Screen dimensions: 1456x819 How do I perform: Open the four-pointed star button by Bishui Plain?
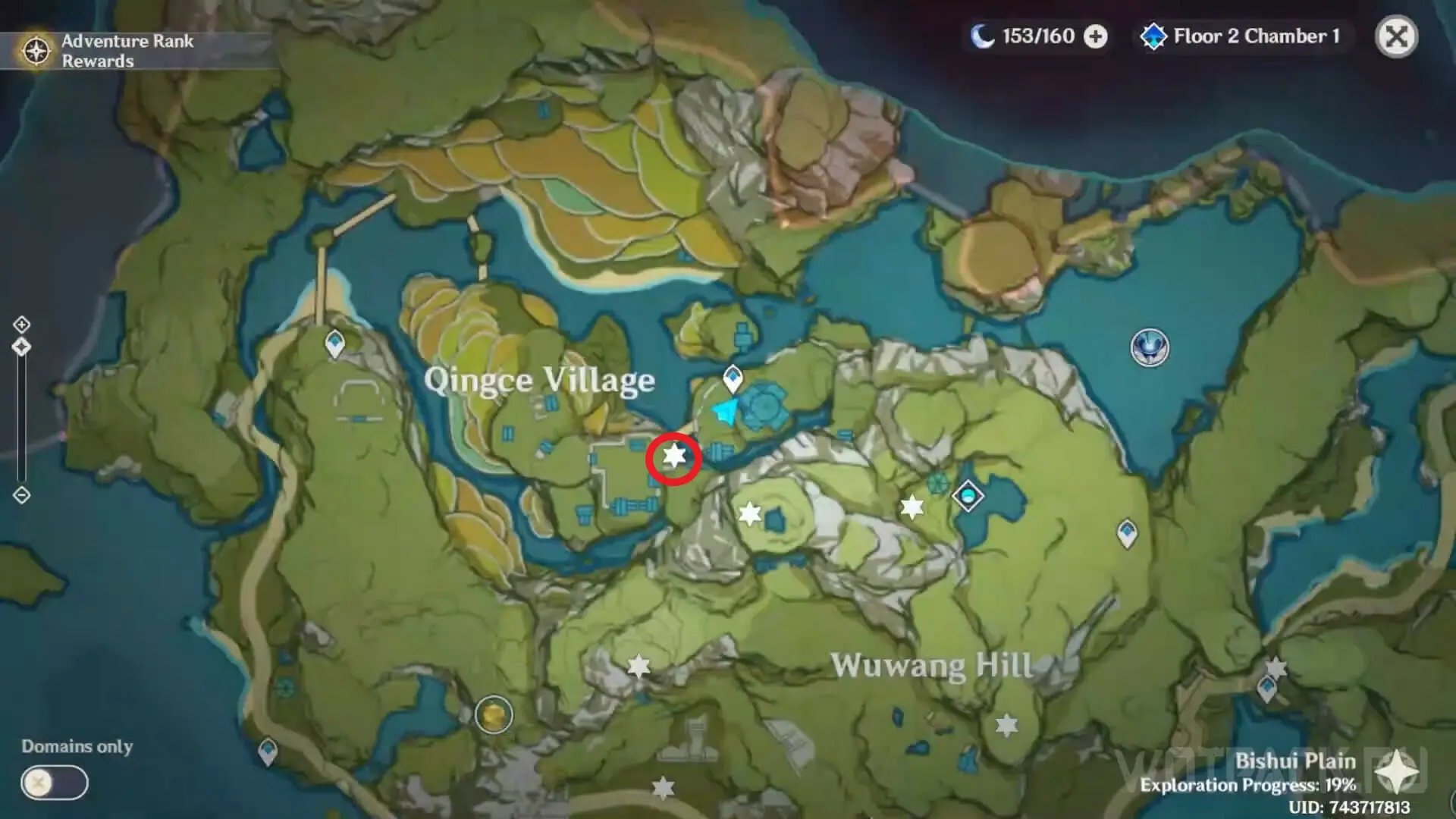point(1397,773)
